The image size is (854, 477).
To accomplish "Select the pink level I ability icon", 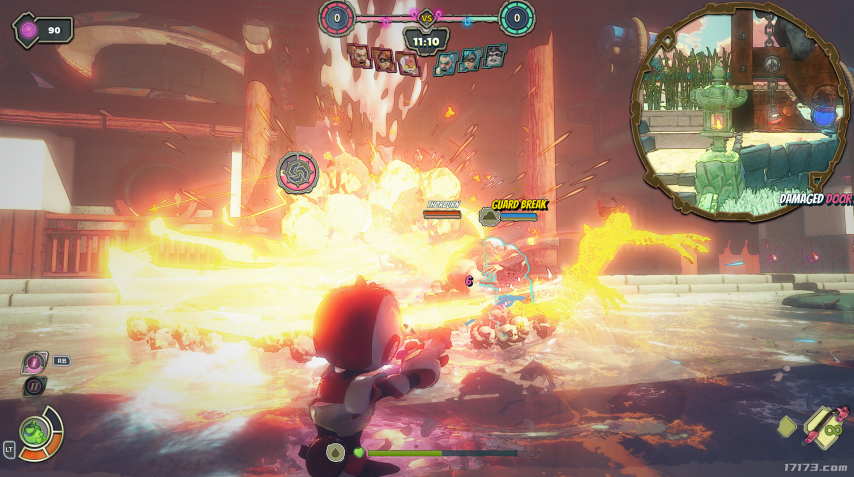I will point(35,362).
